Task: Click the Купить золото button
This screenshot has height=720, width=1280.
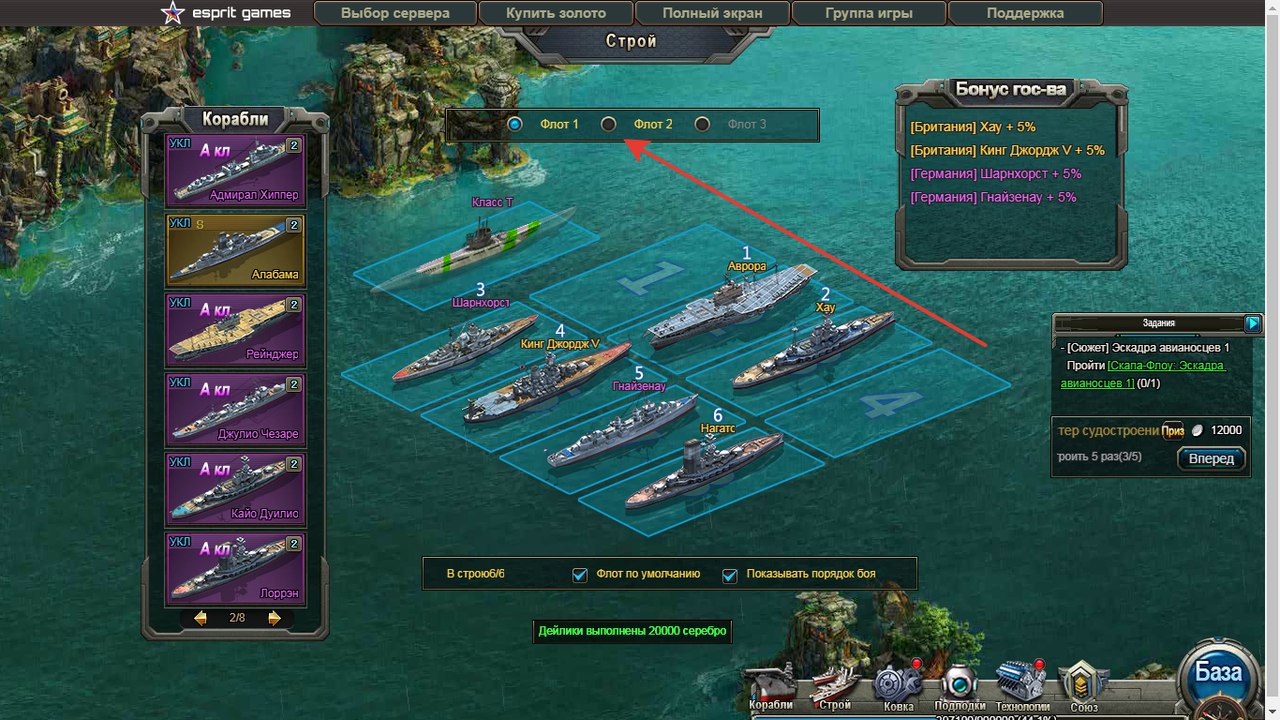Action: pos(556,14)
